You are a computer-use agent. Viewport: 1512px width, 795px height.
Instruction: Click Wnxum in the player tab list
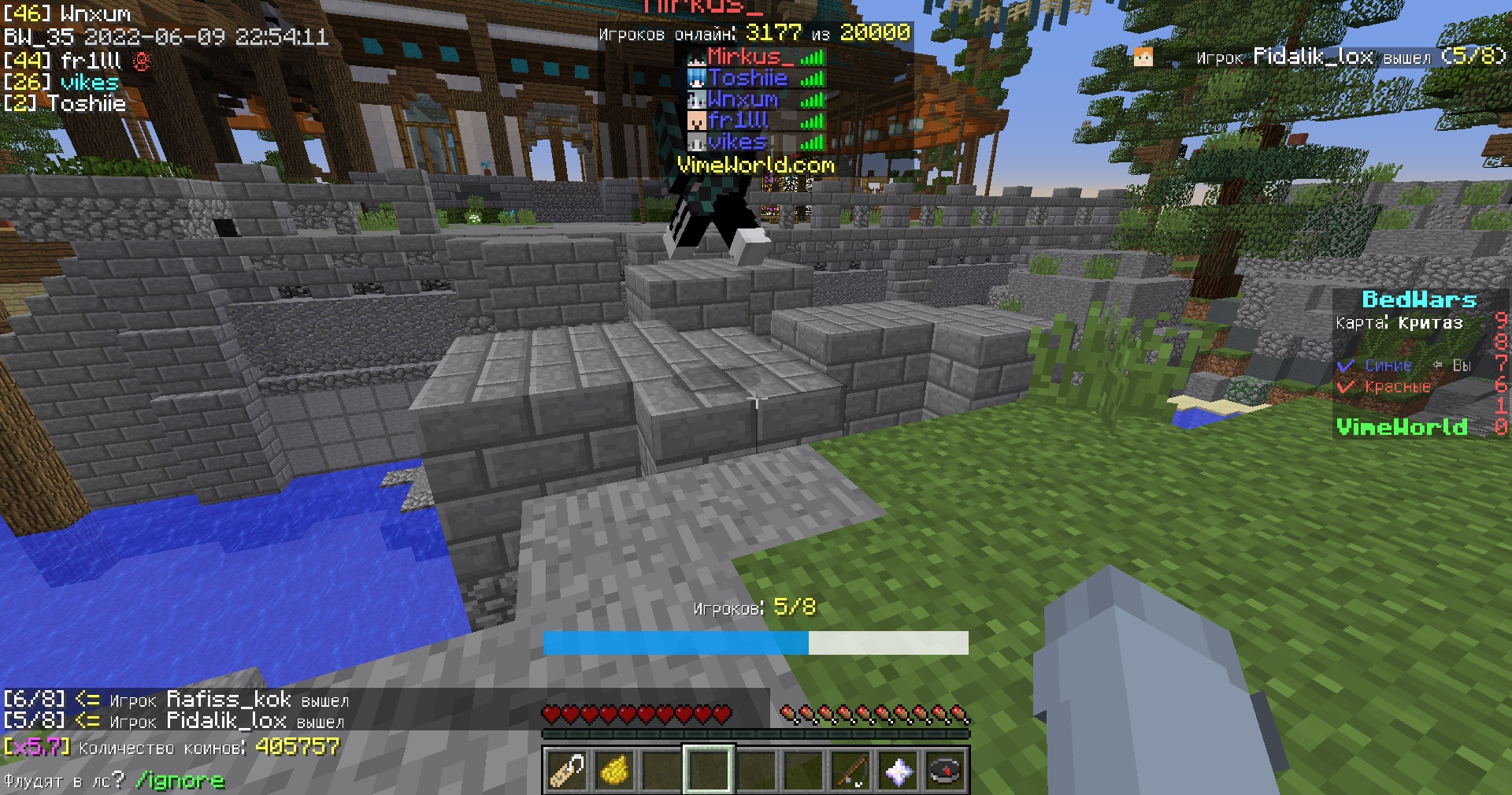click(743, 99)
